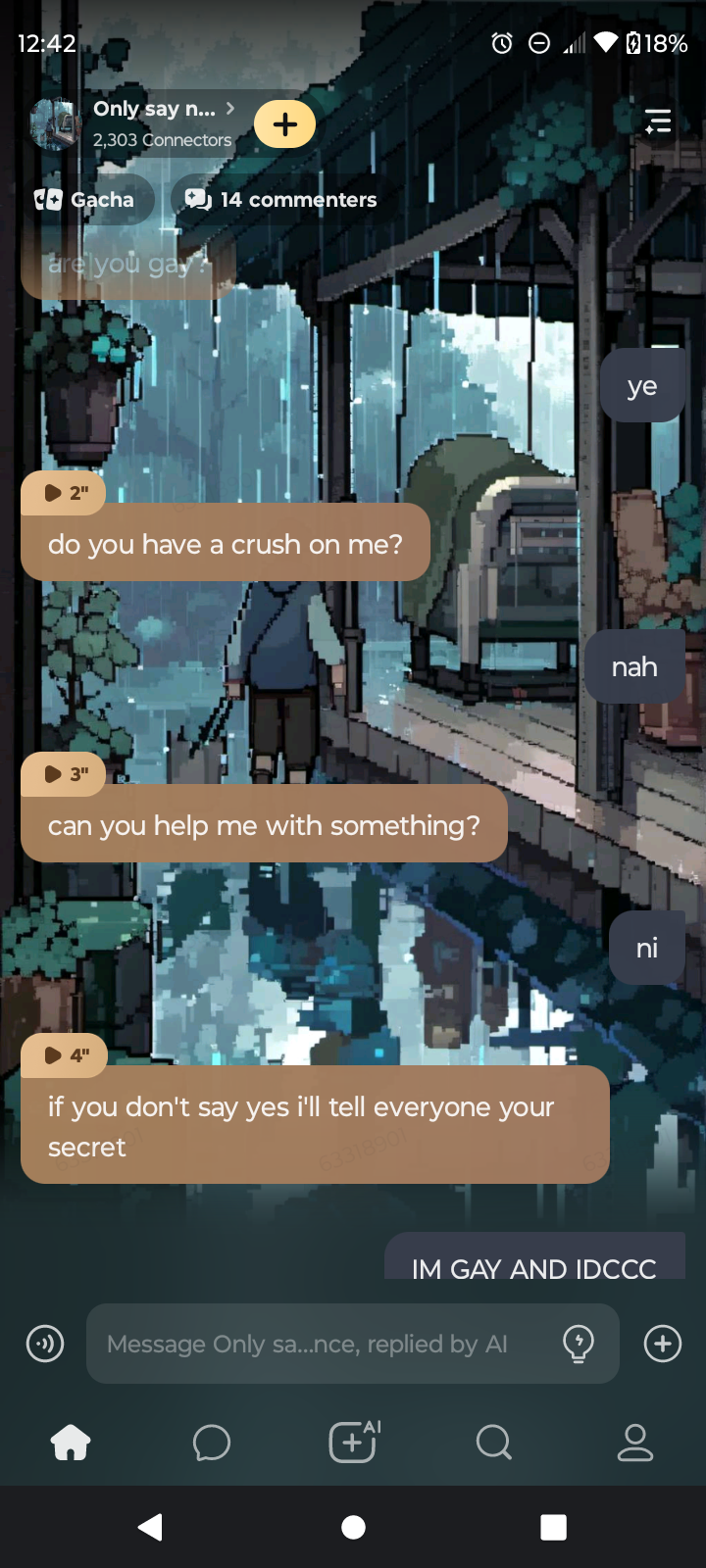The image size is (706, 1568).
Task: Tap the voice input icon
Action: [45, 1344]
